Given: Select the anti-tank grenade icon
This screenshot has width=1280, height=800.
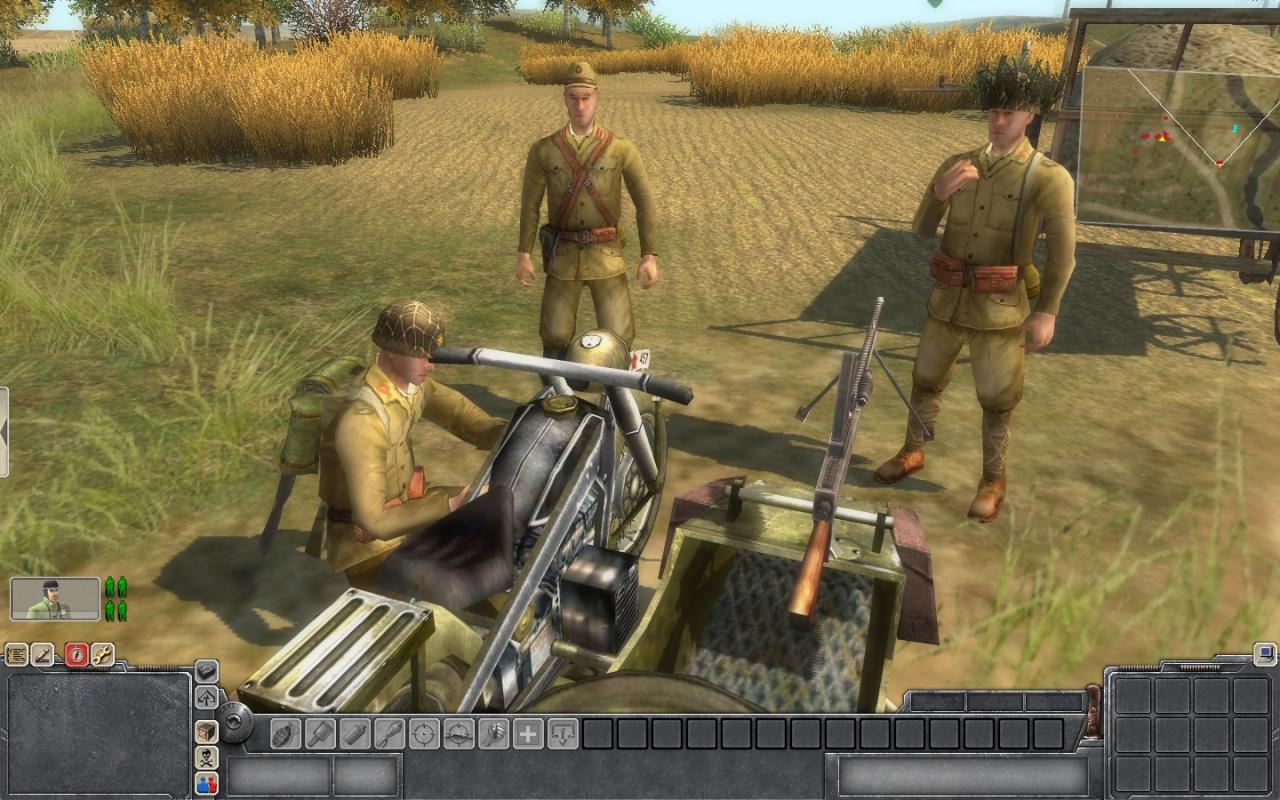Looking at the screenshot, I should [x=322, y=732].
